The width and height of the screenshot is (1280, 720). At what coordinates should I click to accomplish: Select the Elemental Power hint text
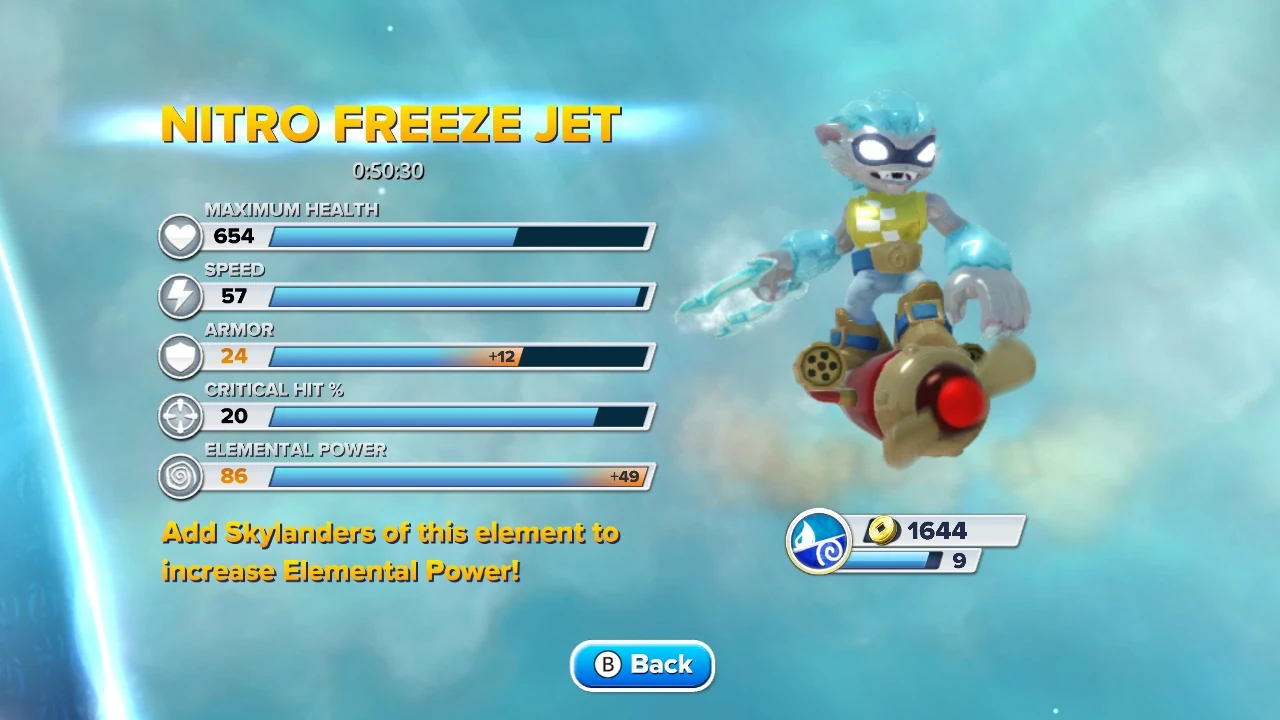(x=390, y=551)
